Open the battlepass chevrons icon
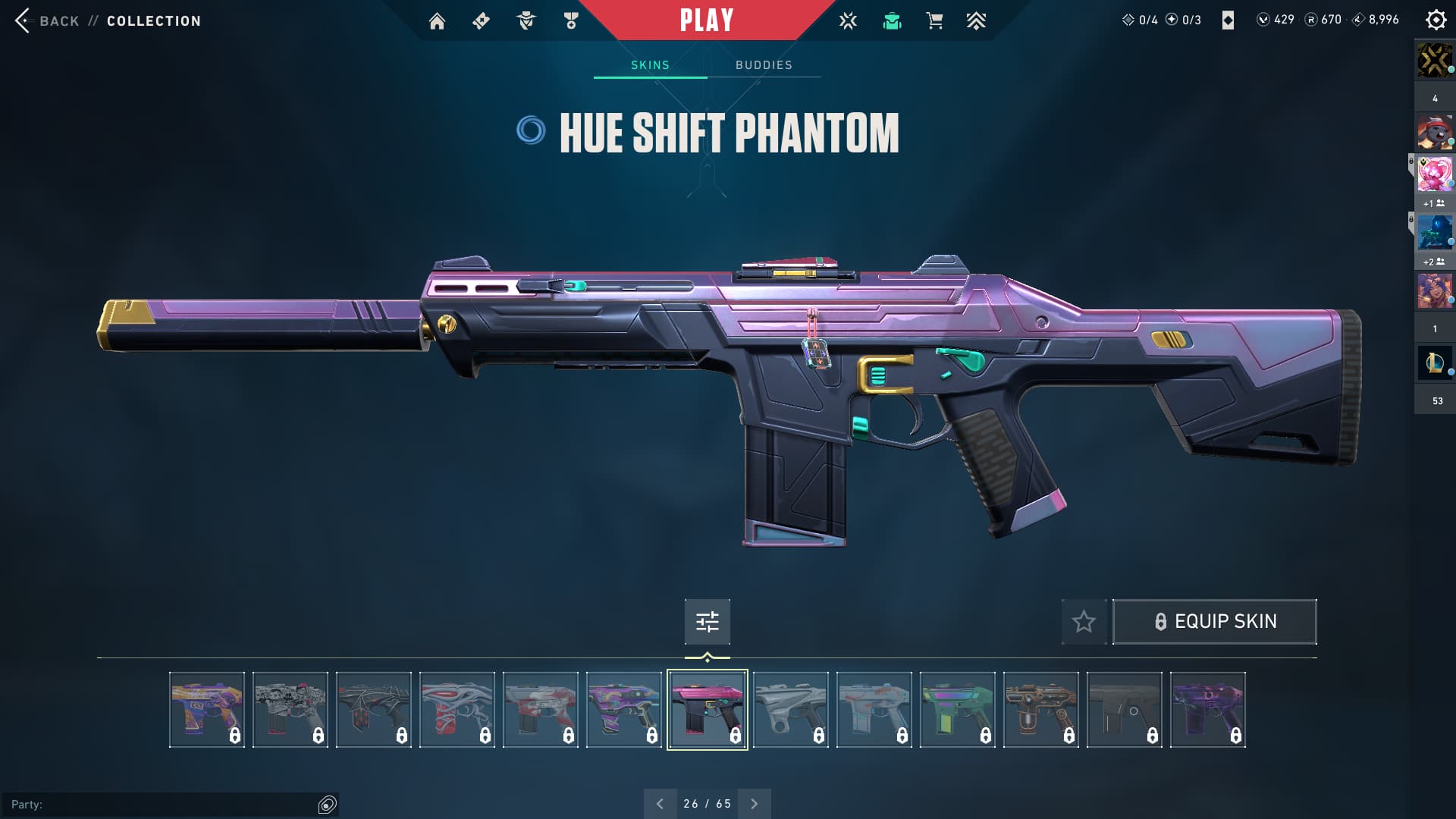 tap(976, 21)
